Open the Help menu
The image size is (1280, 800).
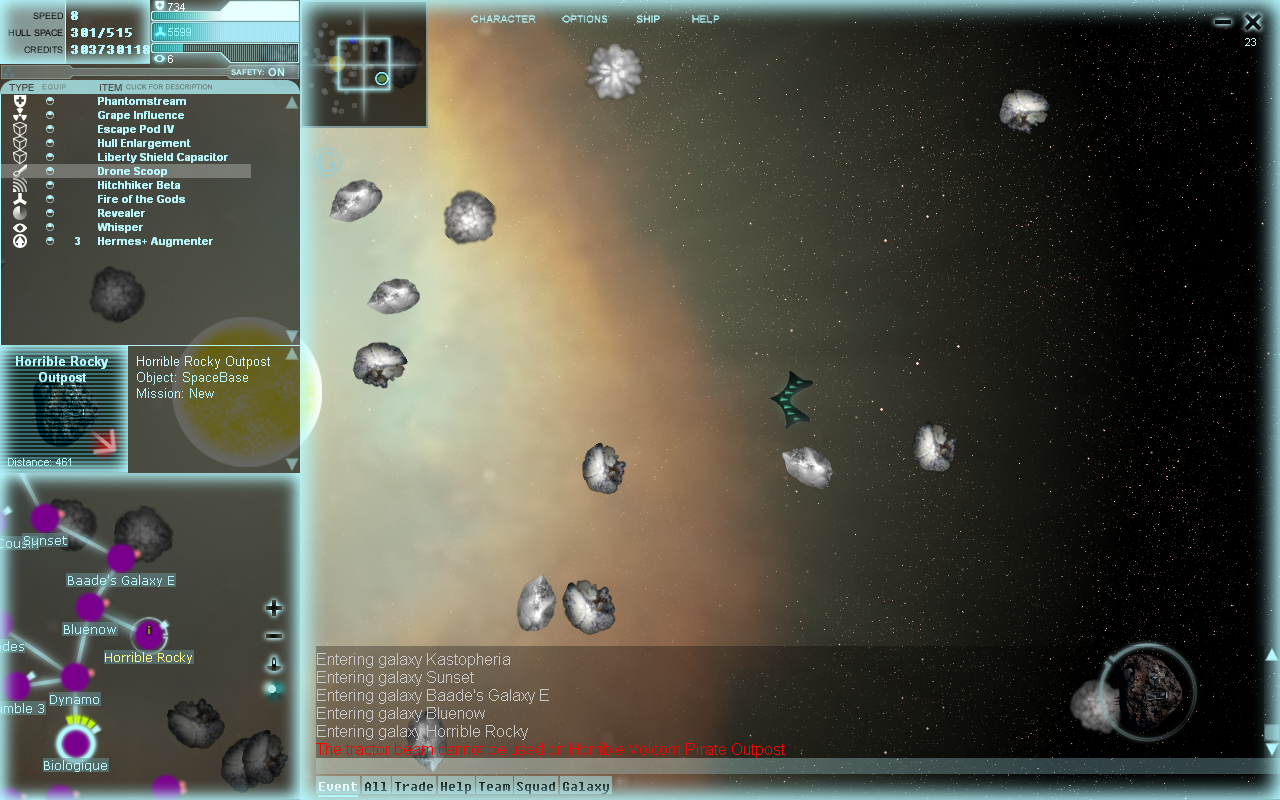[x=705, y=19]
